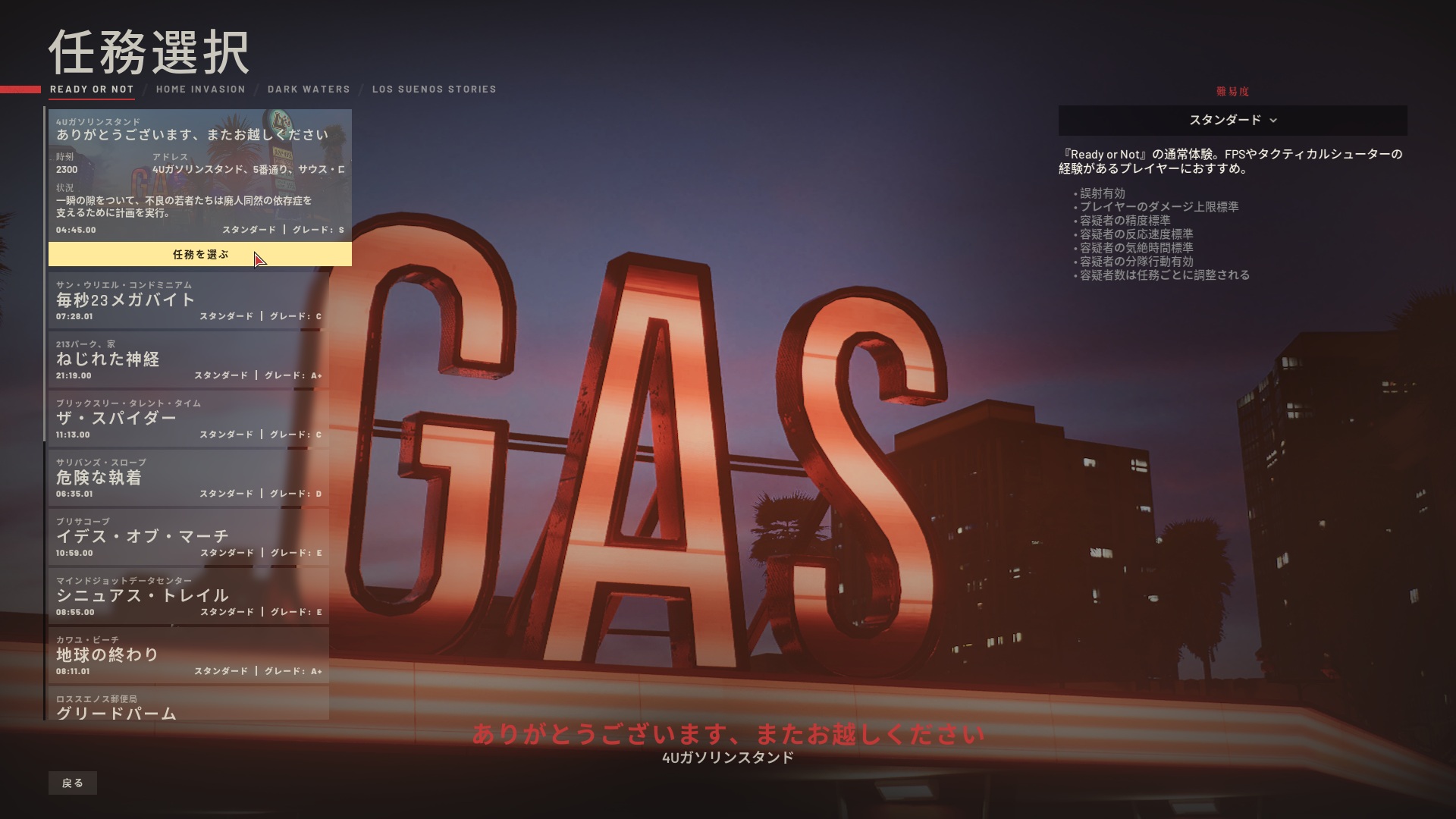The width and height of the screenshot is (1456, 819).
Task: Choose the 地球の終わり mission
Action: tap(189, 655)
